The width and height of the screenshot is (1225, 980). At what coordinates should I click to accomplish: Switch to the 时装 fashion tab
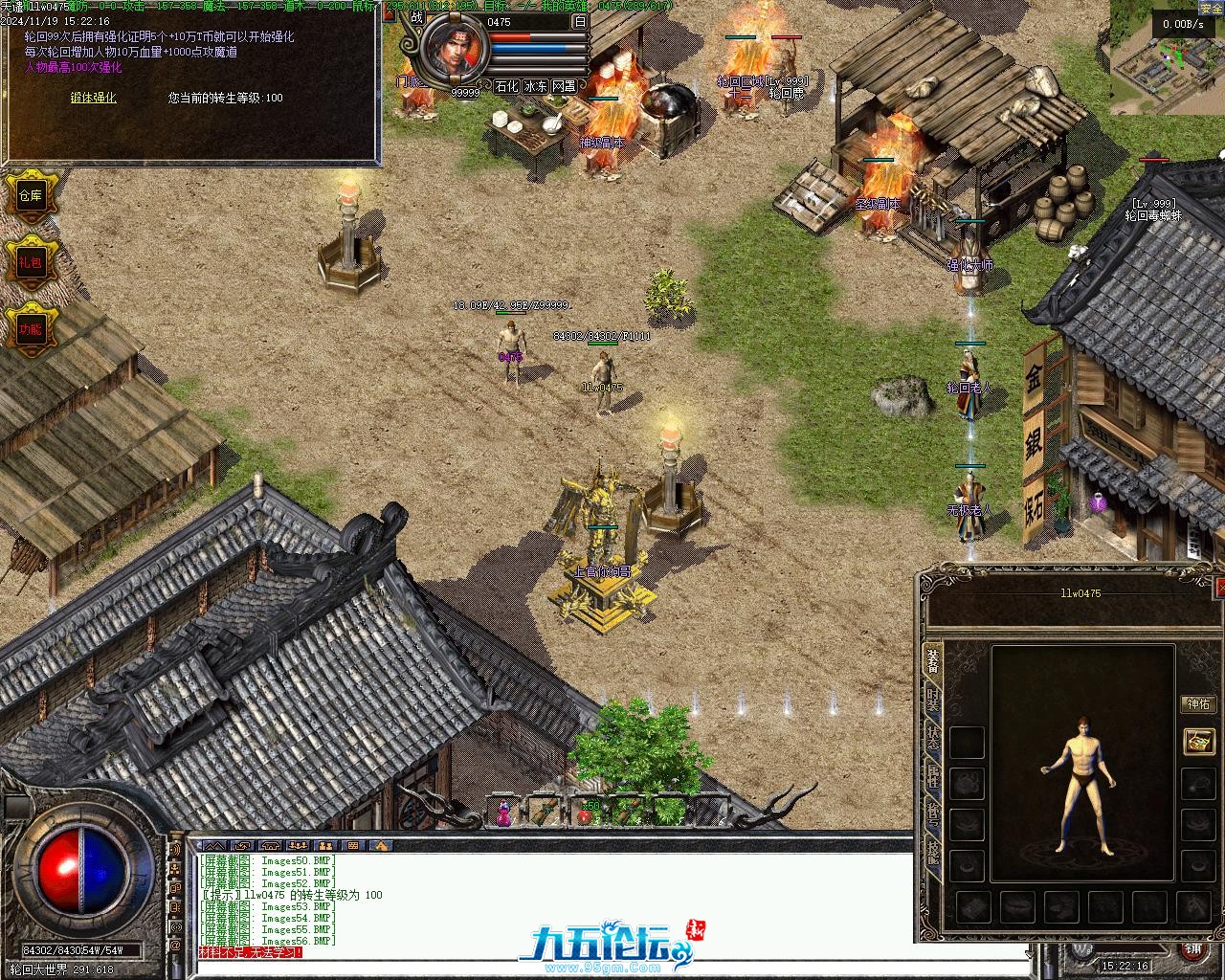tap(932, 701)
